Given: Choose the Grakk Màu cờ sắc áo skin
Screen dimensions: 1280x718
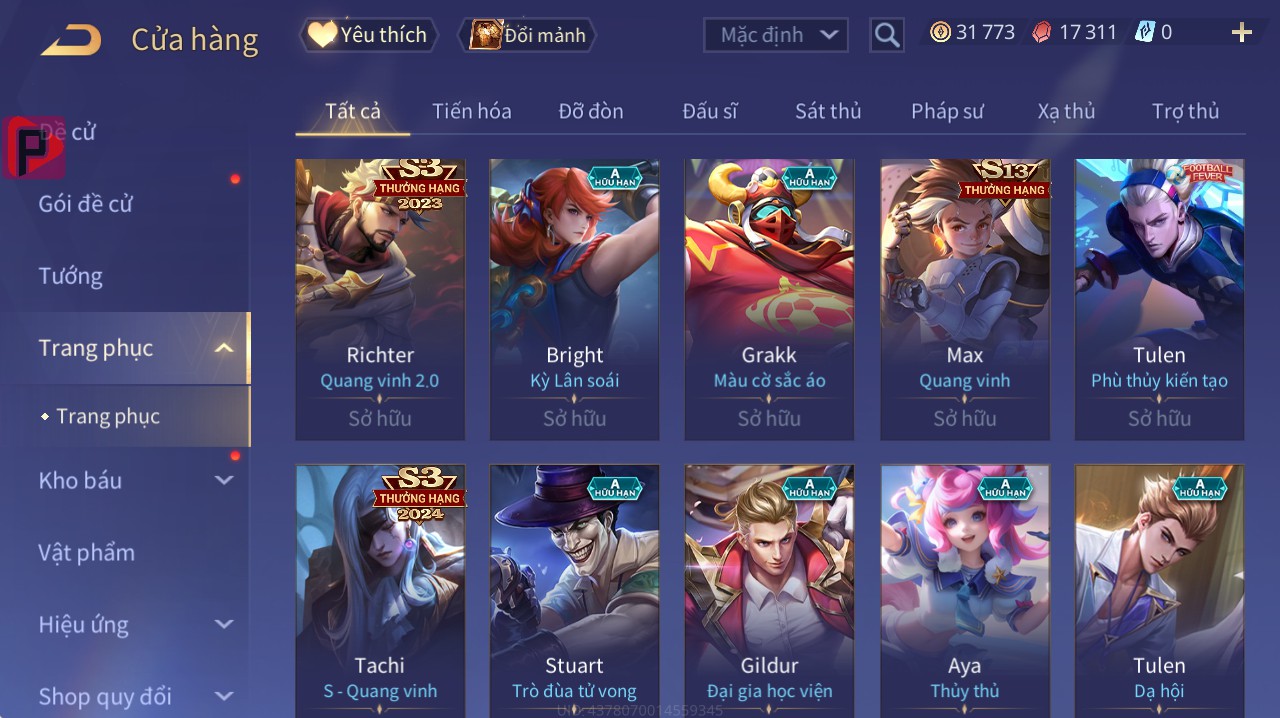Looking at the screenshot, I should (x=769, y=299).
